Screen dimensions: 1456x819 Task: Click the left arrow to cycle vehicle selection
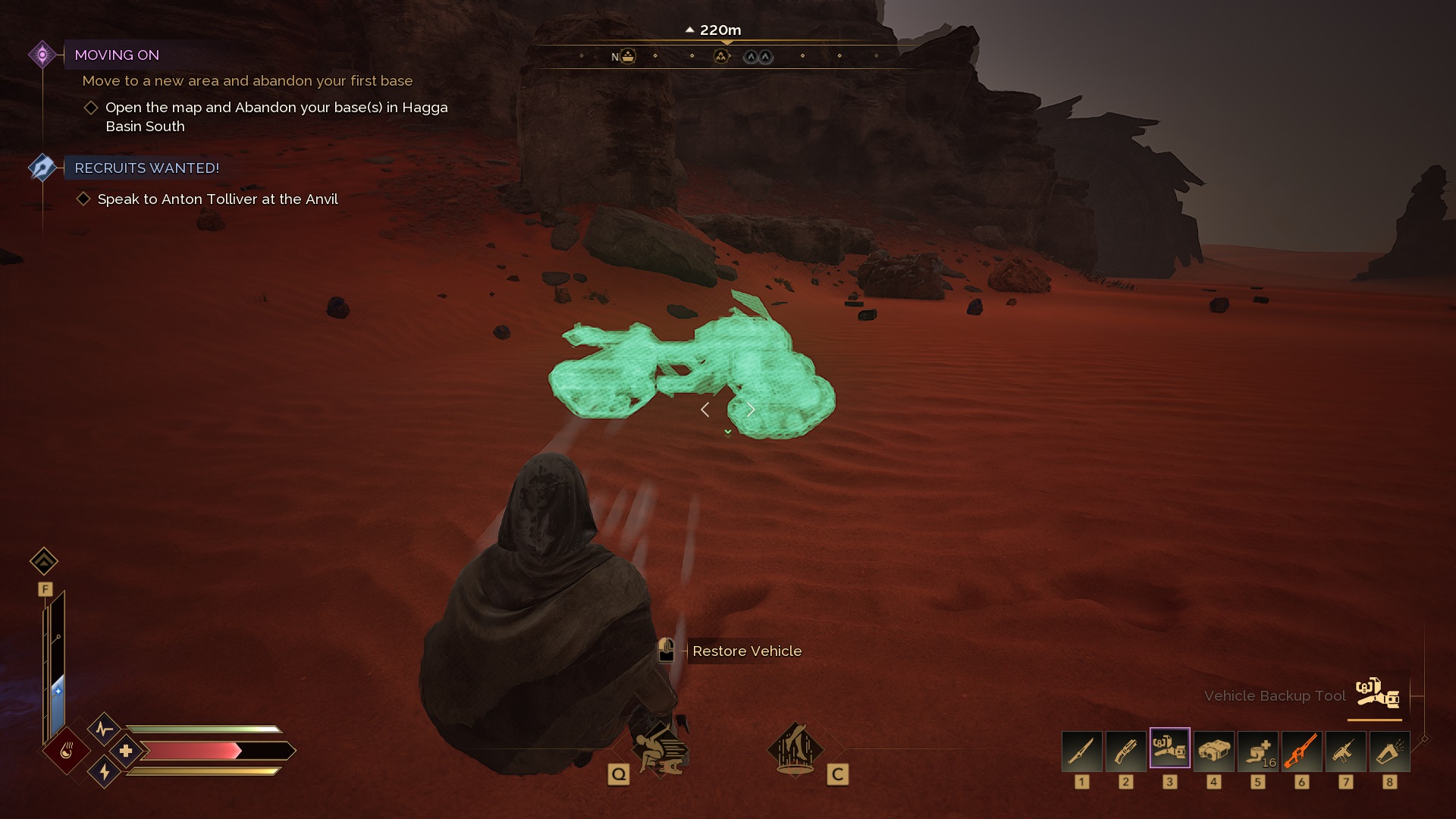(x=705, y=409)
